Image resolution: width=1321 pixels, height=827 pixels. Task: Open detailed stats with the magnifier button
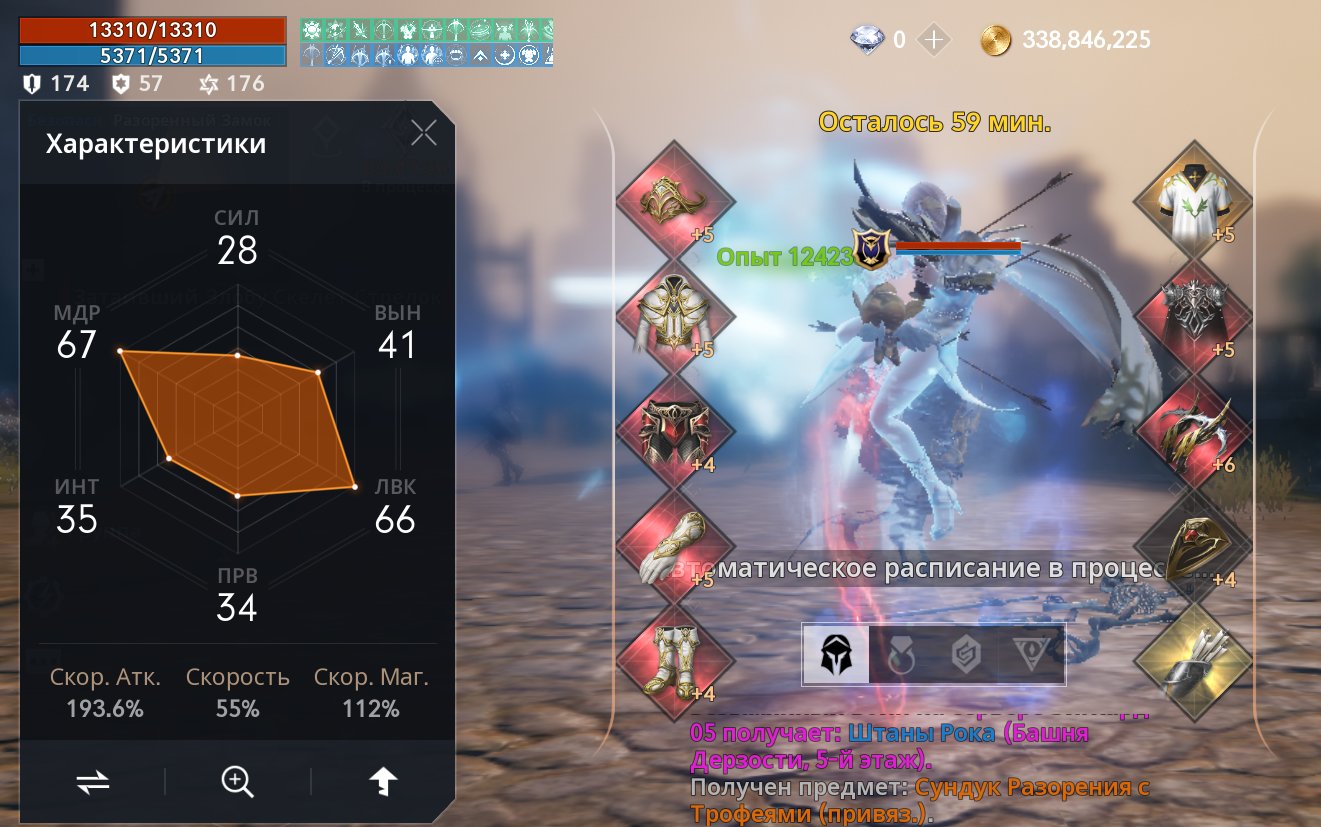238,782
